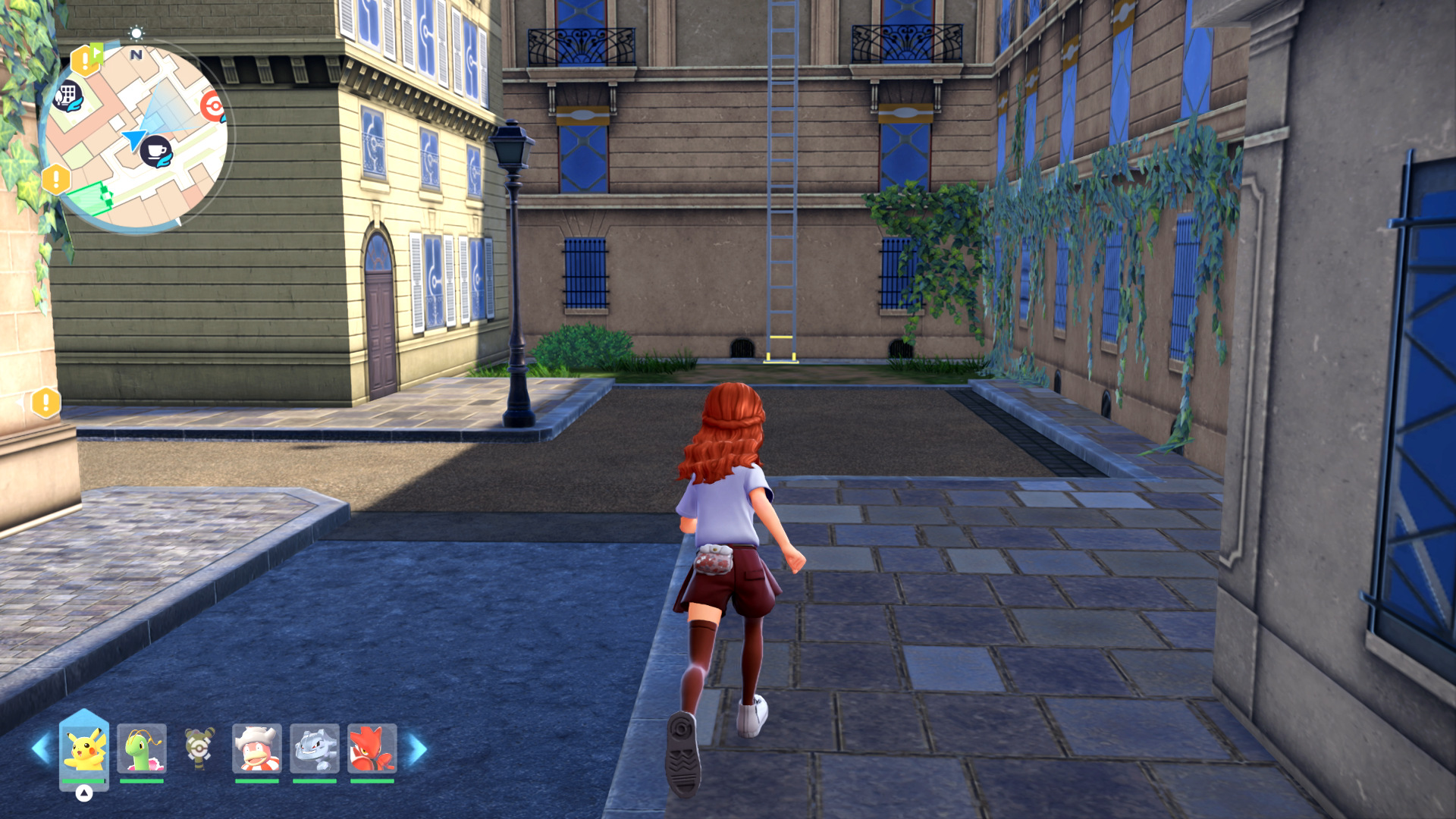This screenshot has height=819, width=1456.
Task: Choose Scizor from the party bar
Action: pyautogui.click(x=372, y=748)
